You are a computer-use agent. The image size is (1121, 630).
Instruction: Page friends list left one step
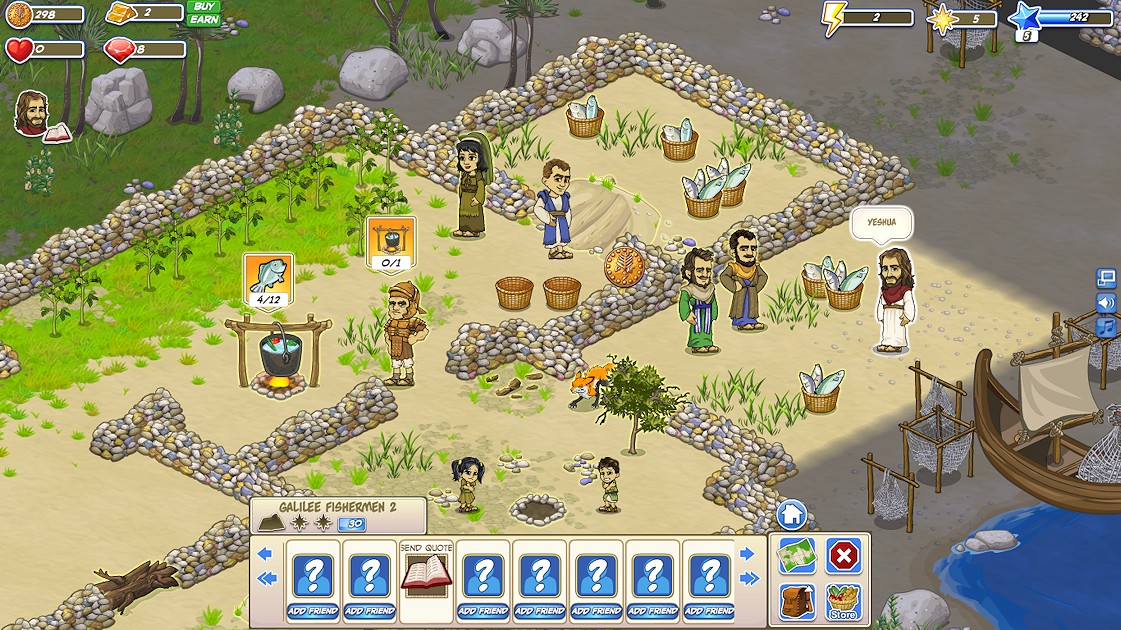(x=265, y=554)
